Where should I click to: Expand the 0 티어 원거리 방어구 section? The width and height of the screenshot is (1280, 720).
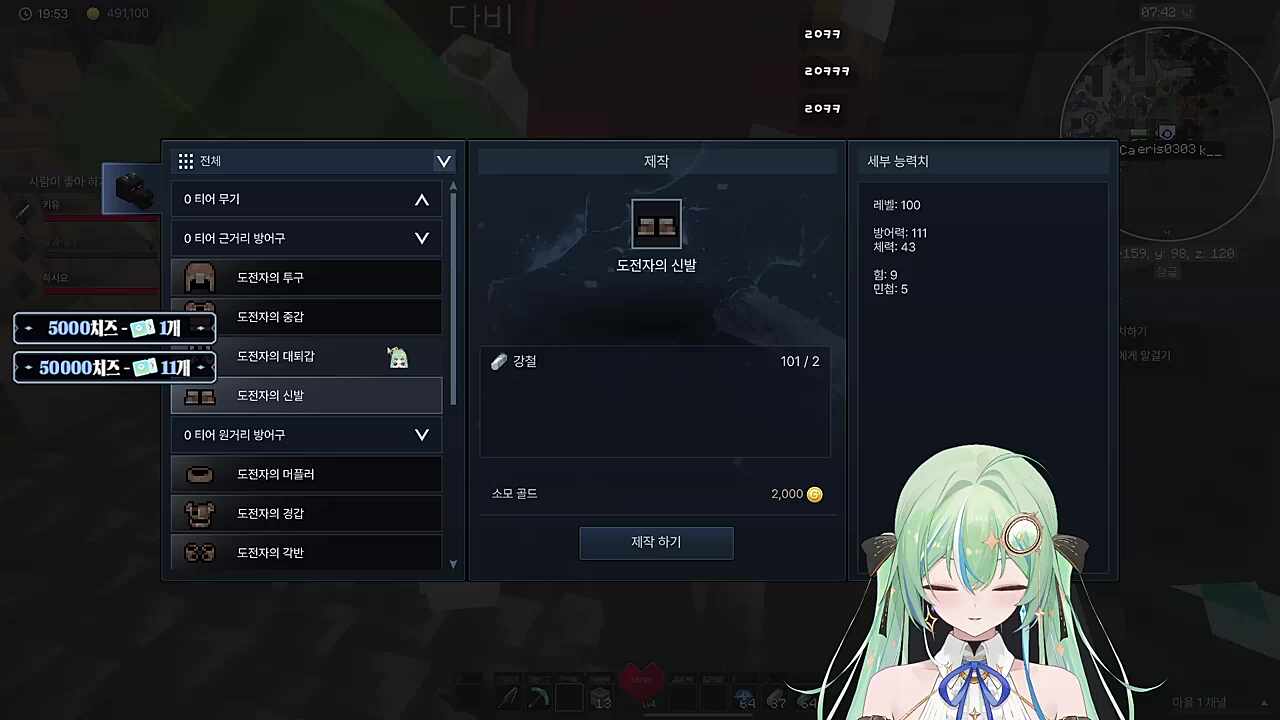tap(421, 434)
